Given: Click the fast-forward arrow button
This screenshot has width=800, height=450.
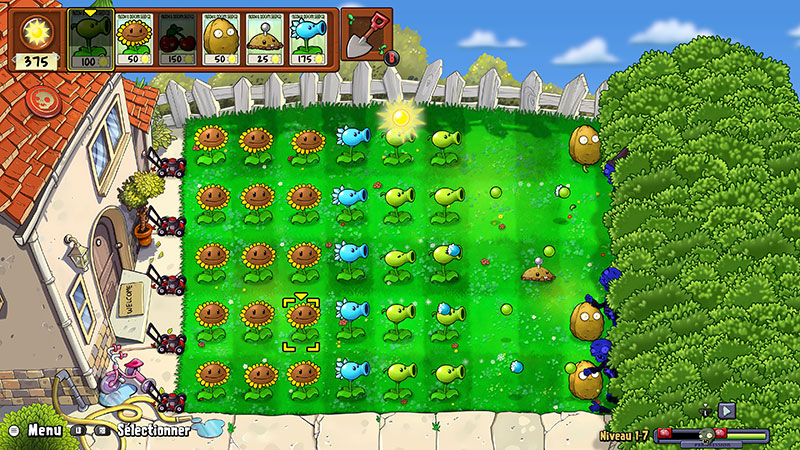Looking at the screenshot, I should pyautogui.click(x=727, y=410).
